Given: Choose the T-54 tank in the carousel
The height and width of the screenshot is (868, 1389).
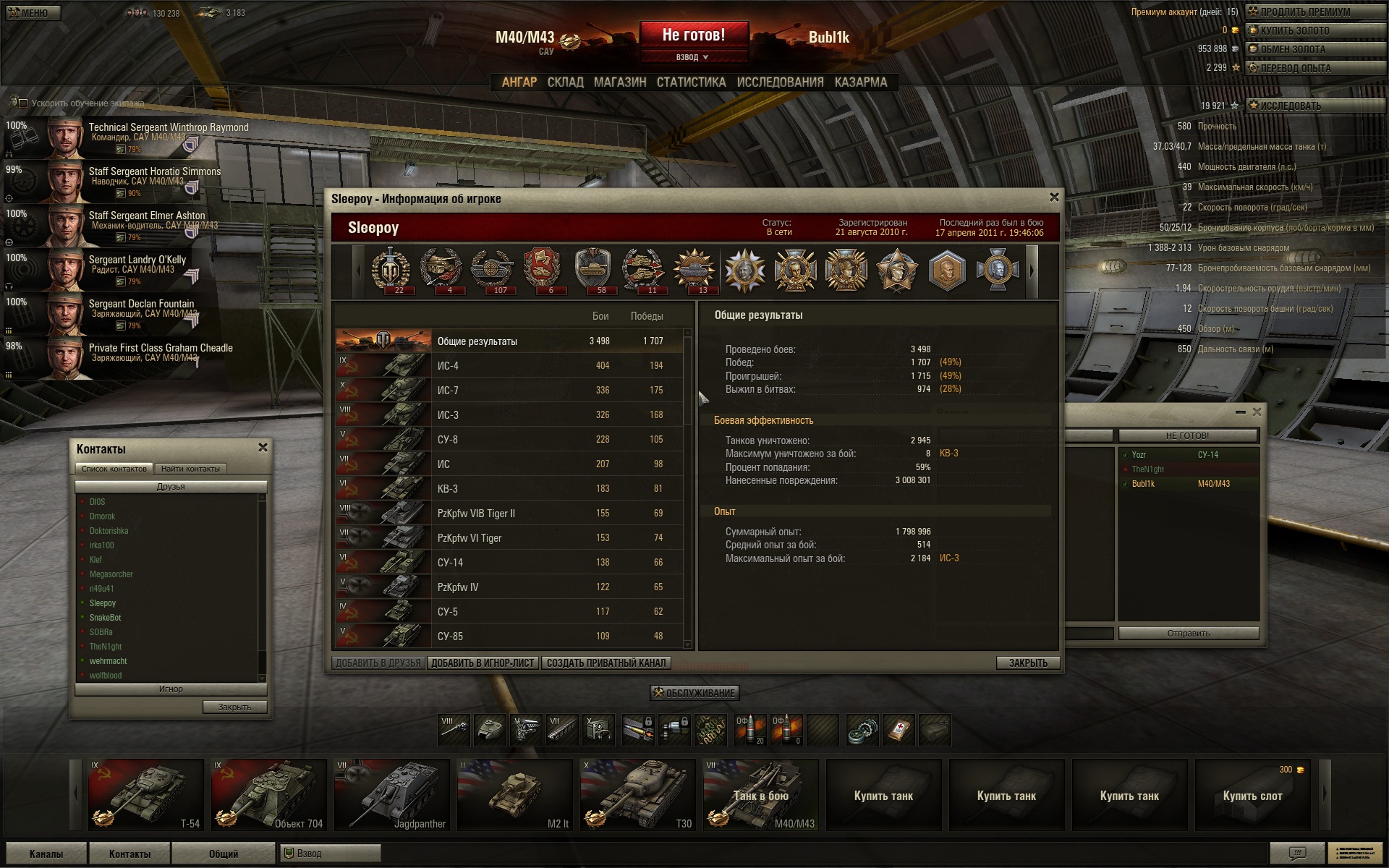Looking at the screenshot, I should tap(145, 794).
